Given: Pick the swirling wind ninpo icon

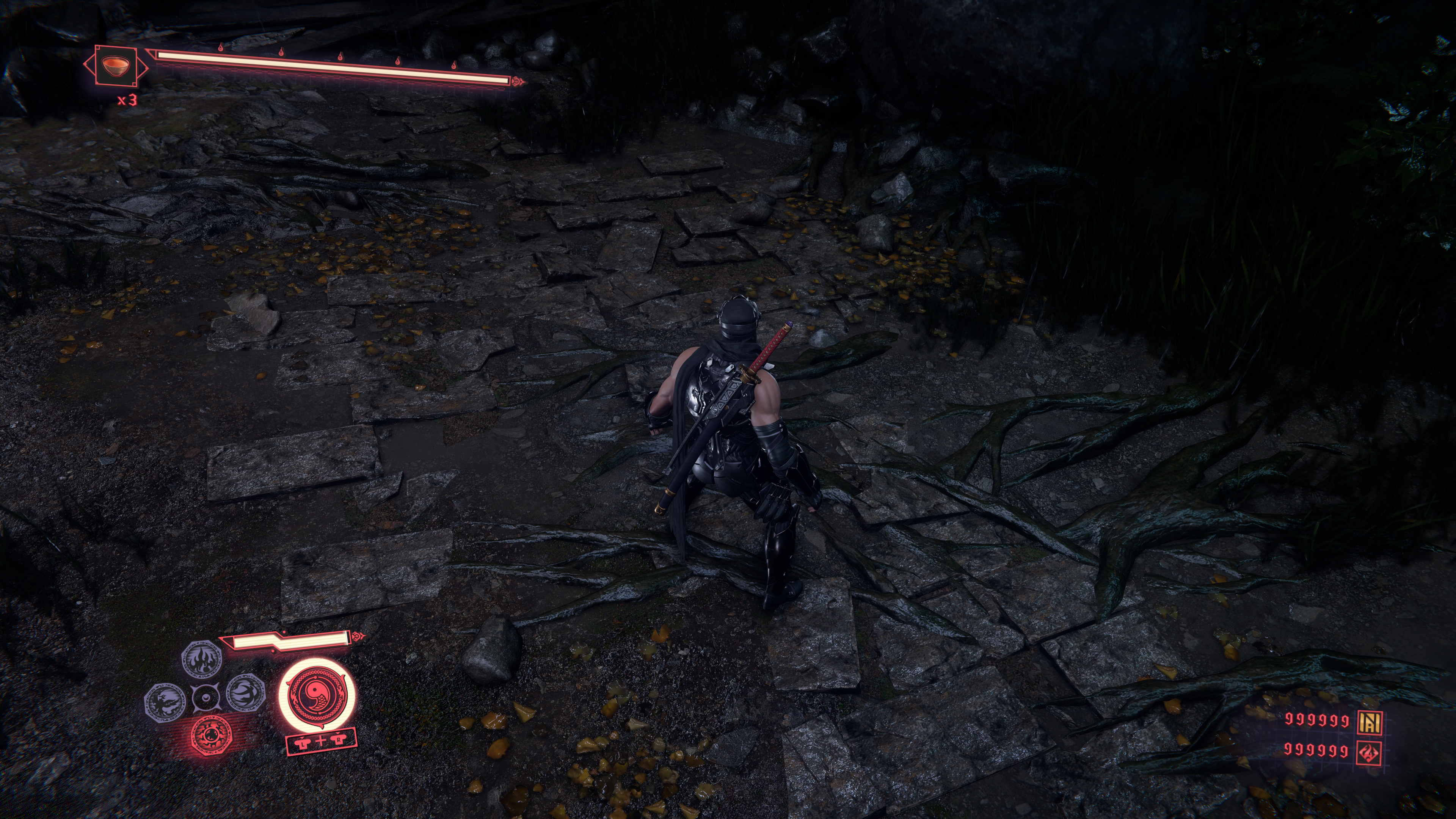Looking at the screenshot, I should [x=246, y=693].
